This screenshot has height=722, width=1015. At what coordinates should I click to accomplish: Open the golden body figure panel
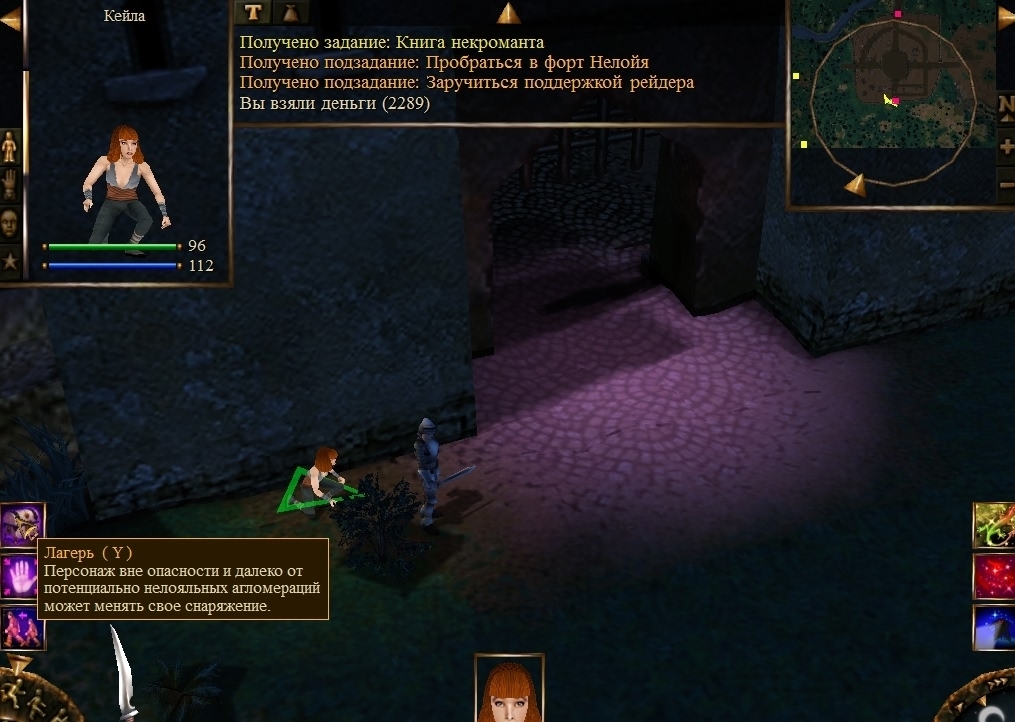10,148
